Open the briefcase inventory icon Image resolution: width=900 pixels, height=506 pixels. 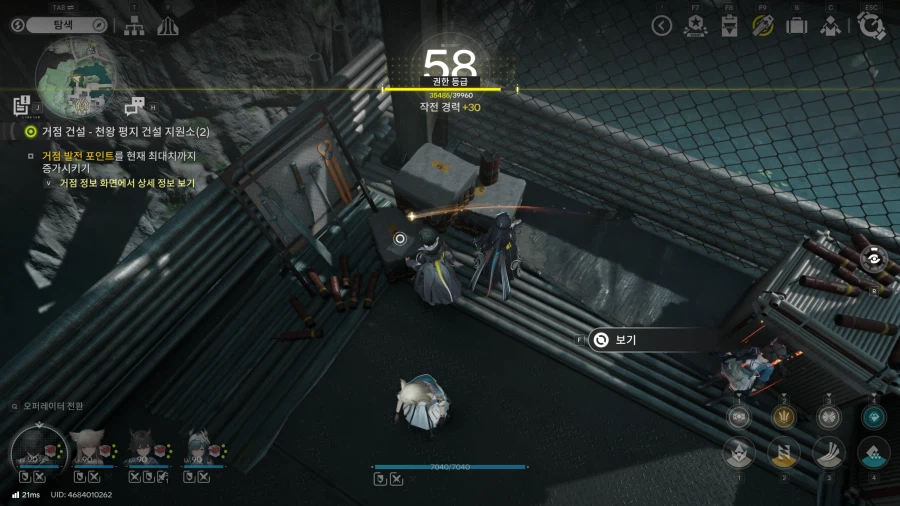point(796,26)
